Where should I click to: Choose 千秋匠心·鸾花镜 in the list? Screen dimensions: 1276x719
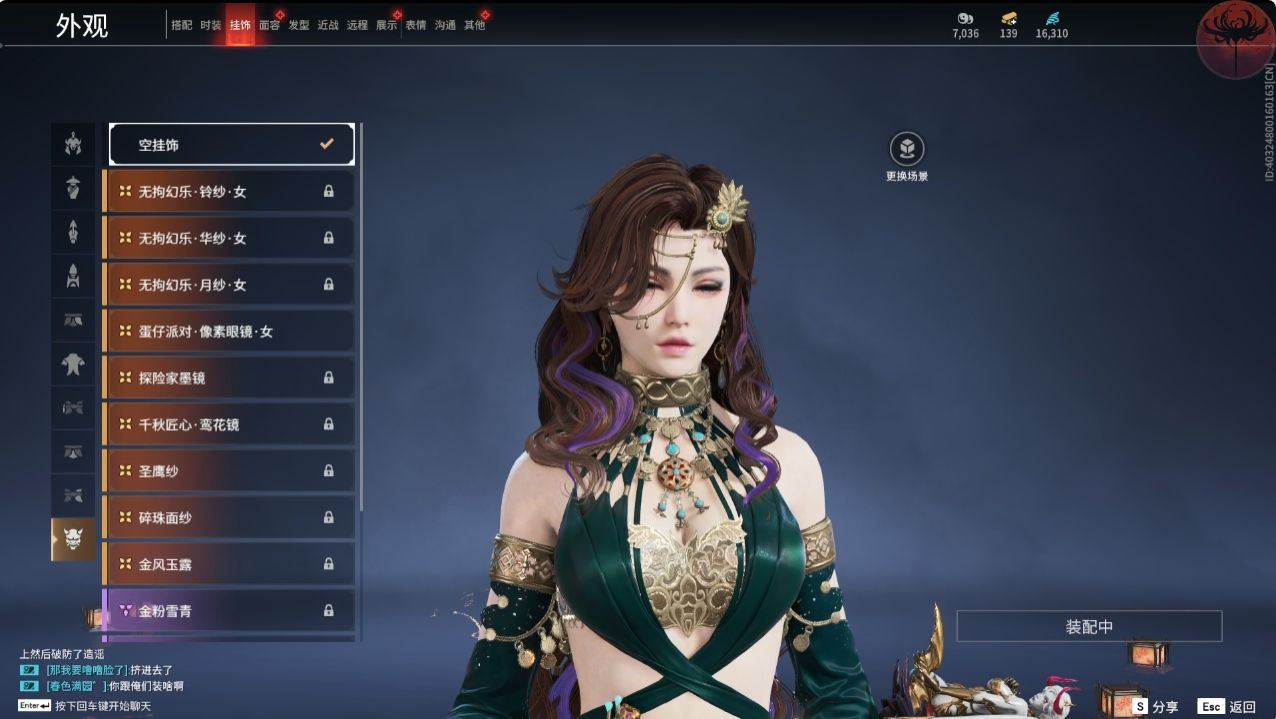click(230, 424)
